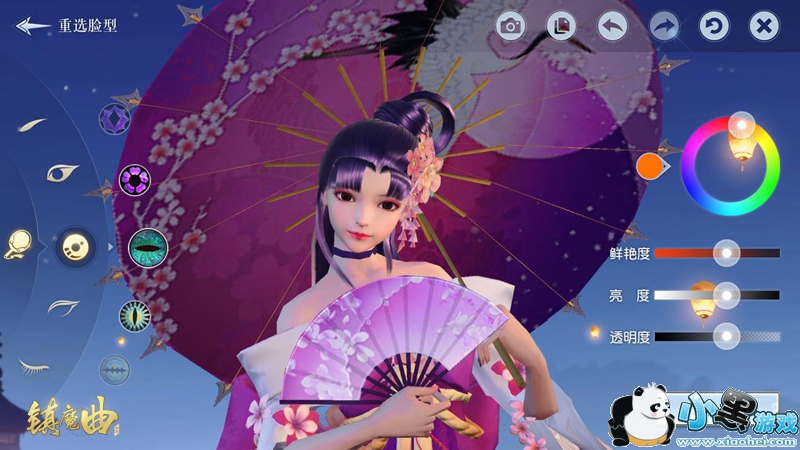Image resolution: width=800 pixels, height=450 pixels.
Task: Click the orange color swatch
Action: (x=651, y=165)
